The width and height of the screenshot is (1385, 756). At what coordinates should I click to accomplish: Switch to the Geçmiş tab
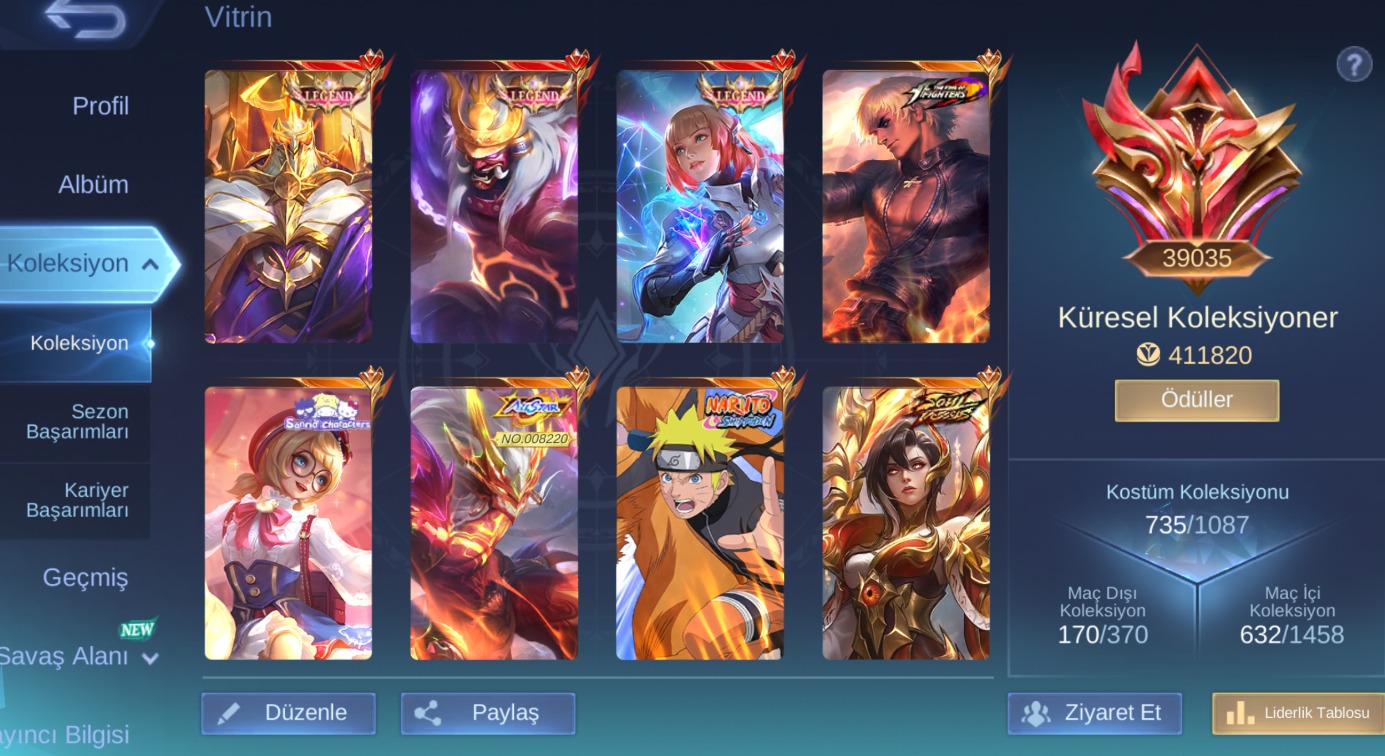(85, 577)
